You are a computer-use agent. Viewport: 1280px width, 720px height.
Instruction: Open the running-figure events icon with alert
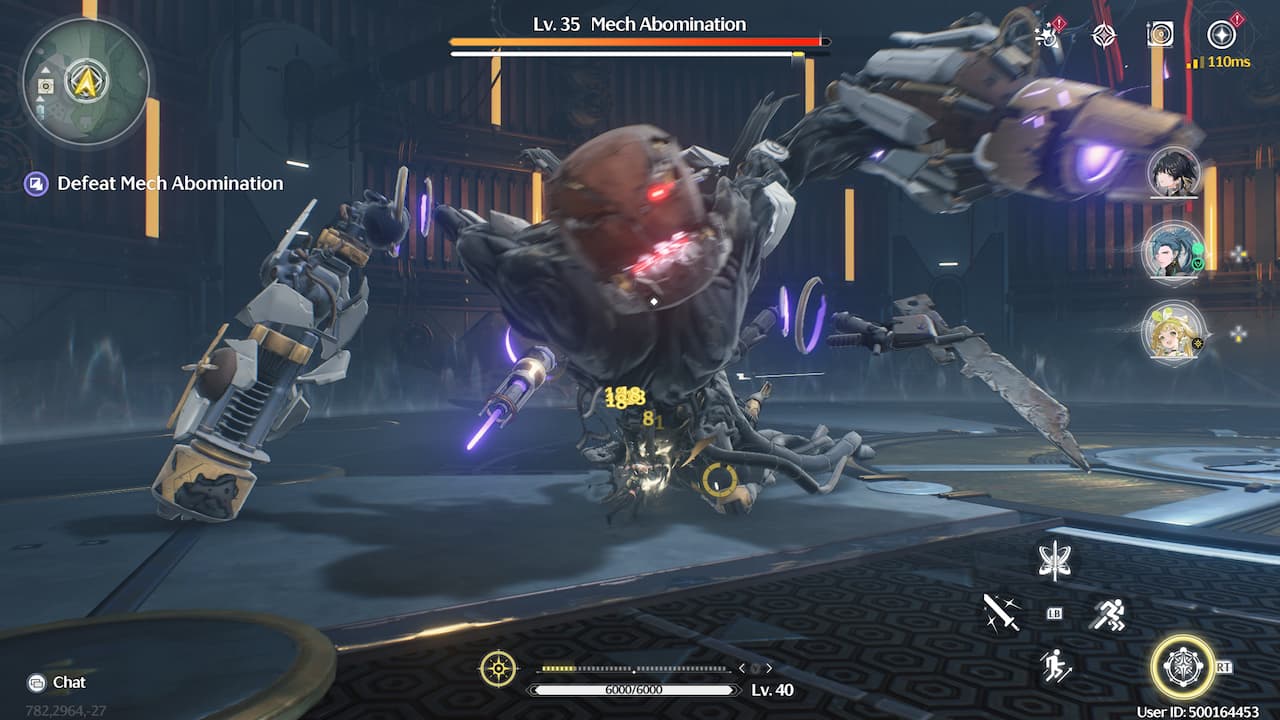[x=1048, y=35]
